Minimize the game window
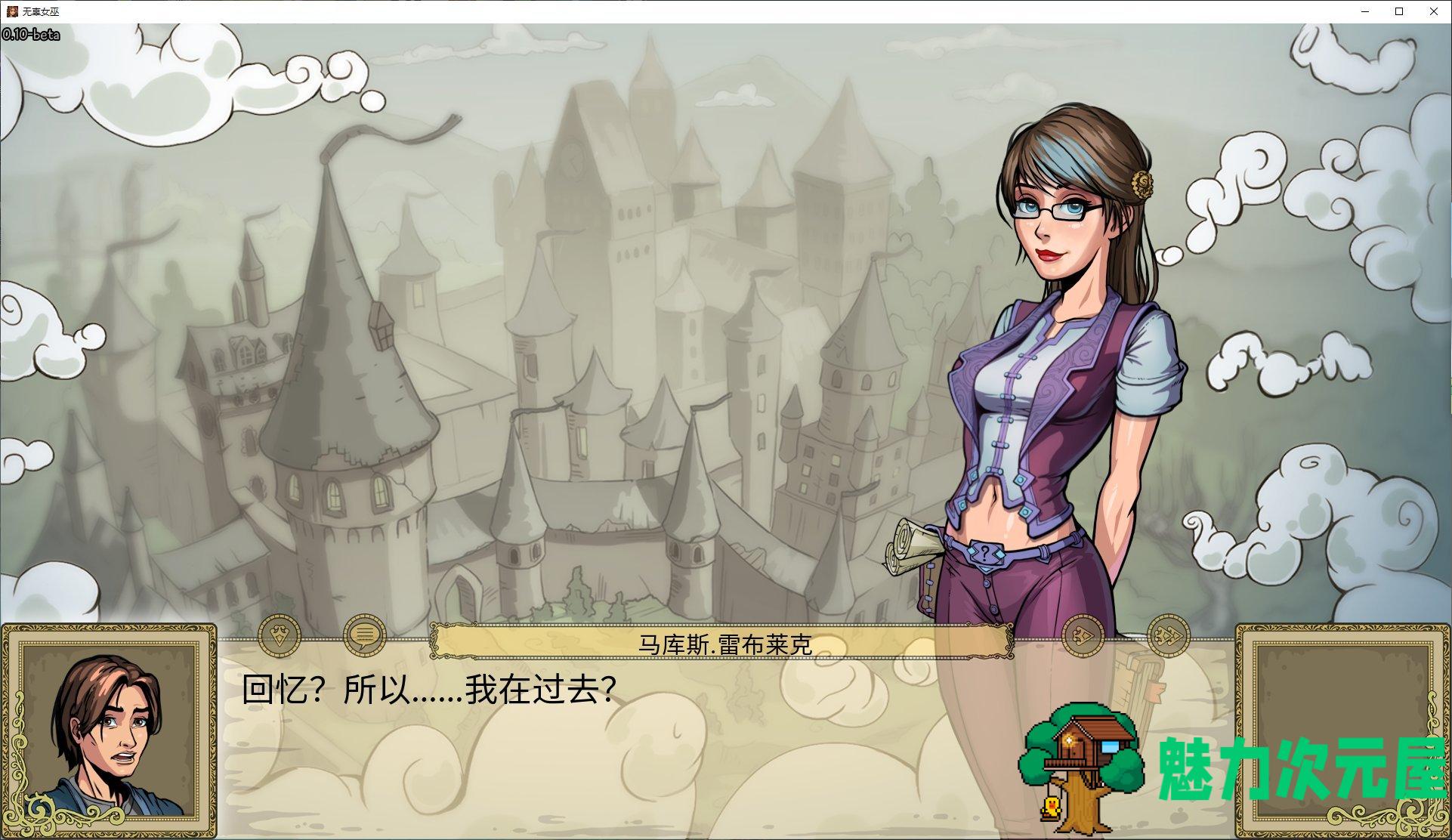The image size is (1452, 840). 1365,11
